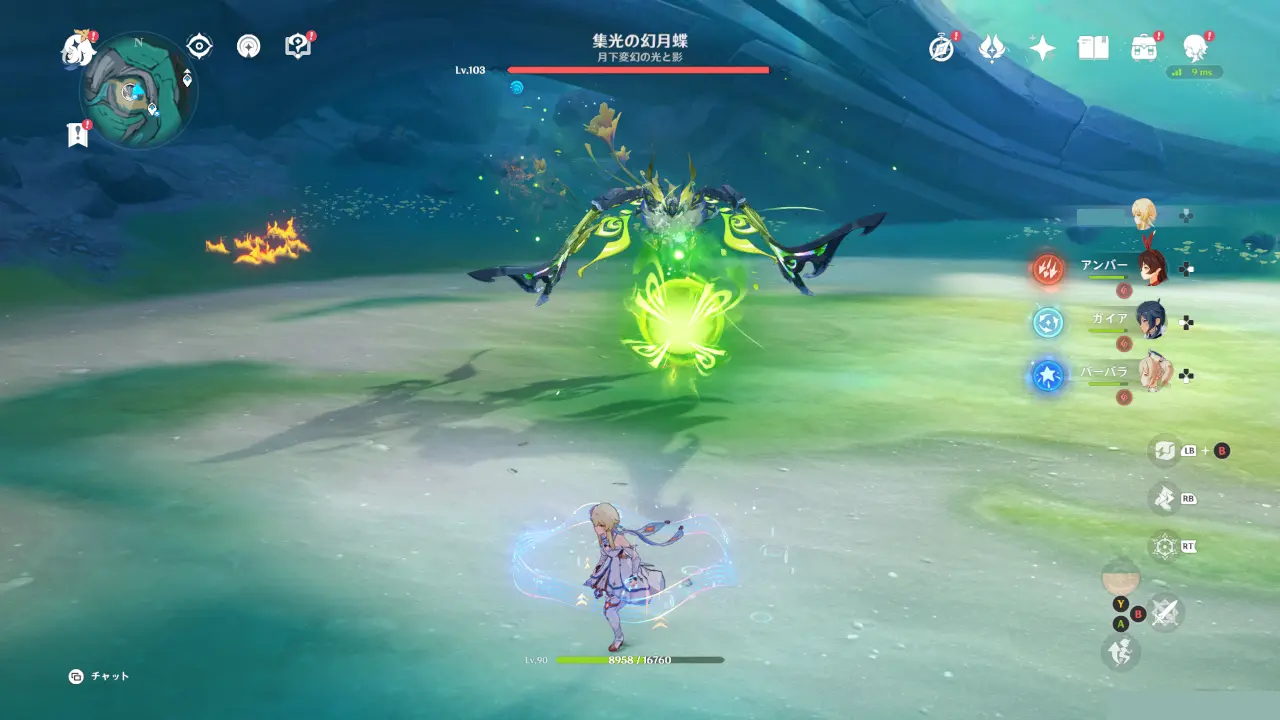1280x720 pixels.
Task: Open the quest notice bookmark icon
Action: tap(77, 135)
